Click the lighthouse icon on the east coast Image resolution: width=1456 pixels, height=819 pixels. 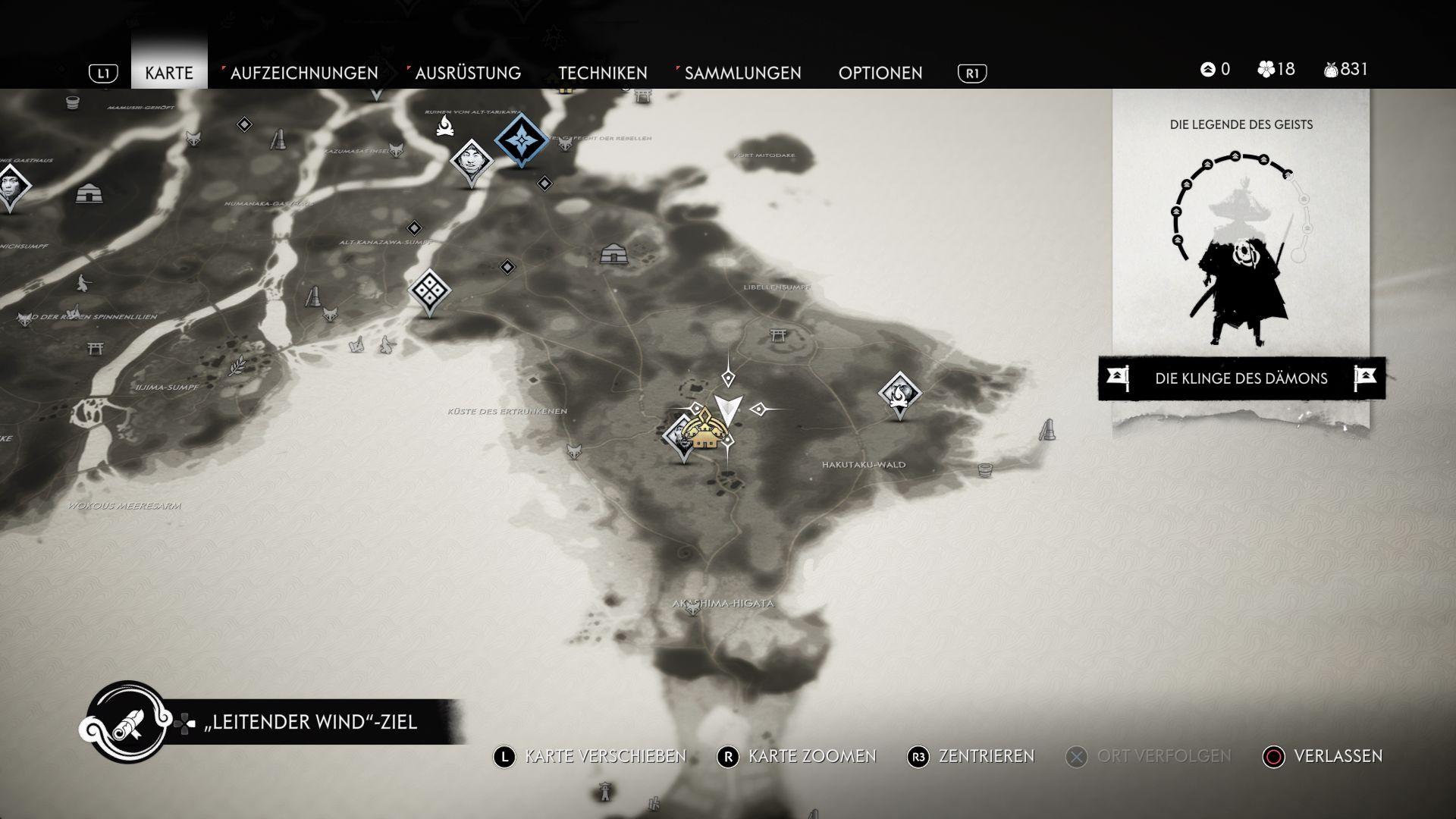coord(1048,430)
